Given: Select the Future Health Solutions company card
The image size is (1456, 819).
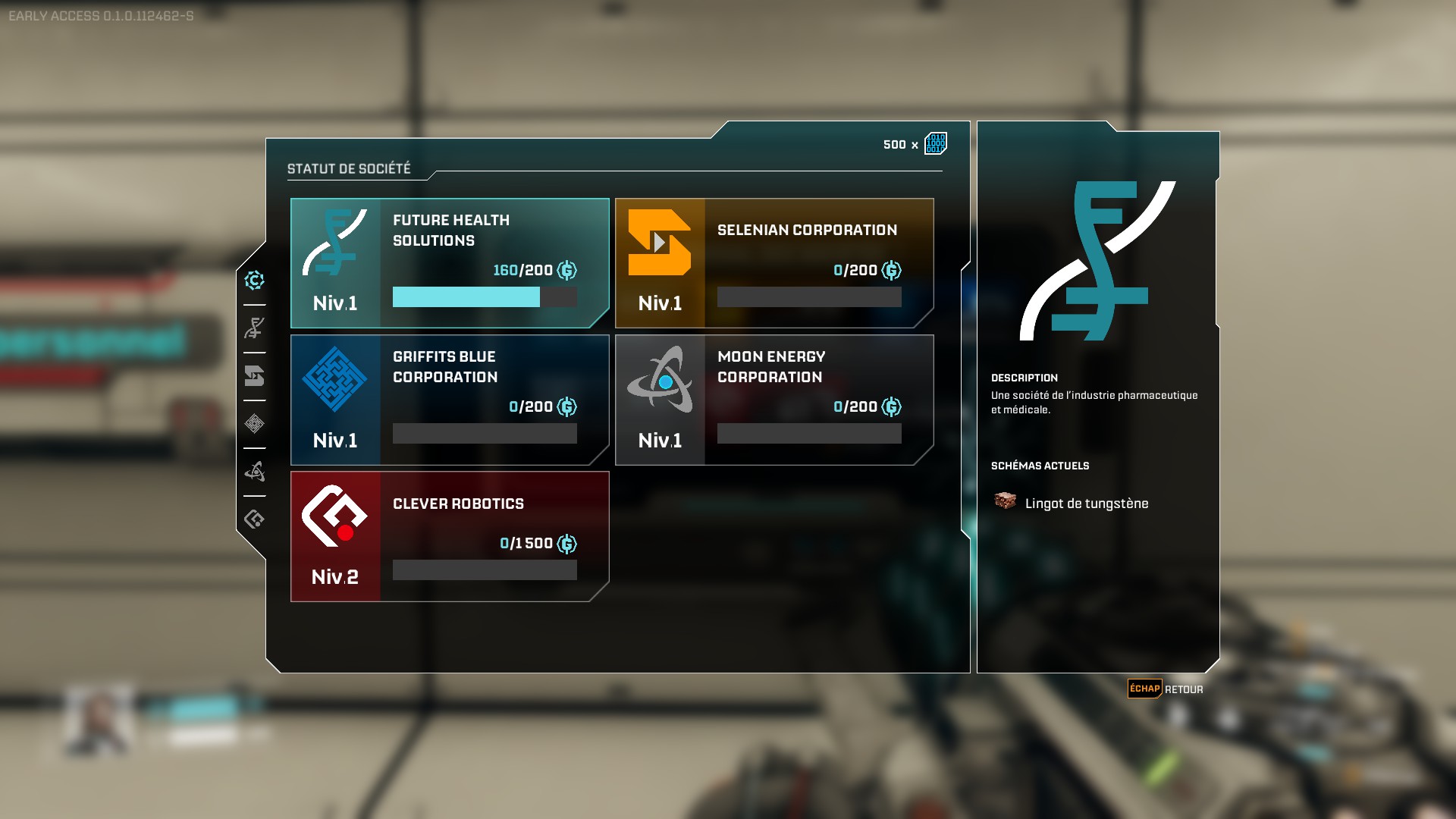Looking at the screenshot, I should click(x=450, y=263).
